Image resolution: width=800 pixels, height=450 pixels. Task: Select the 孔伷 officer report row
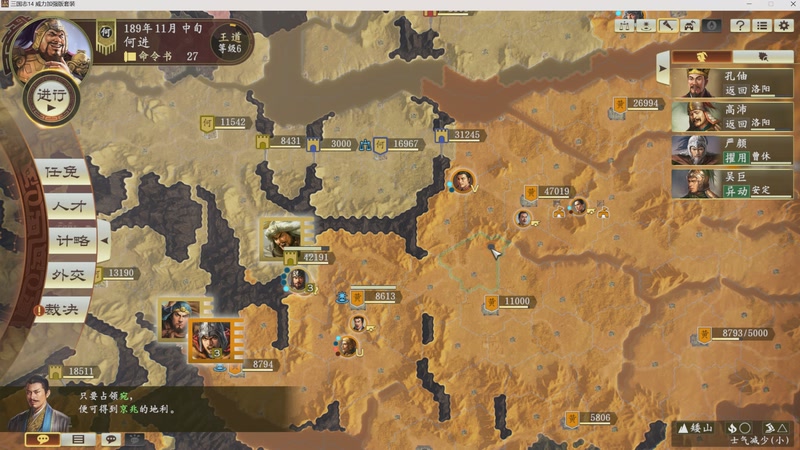(732, 83)
